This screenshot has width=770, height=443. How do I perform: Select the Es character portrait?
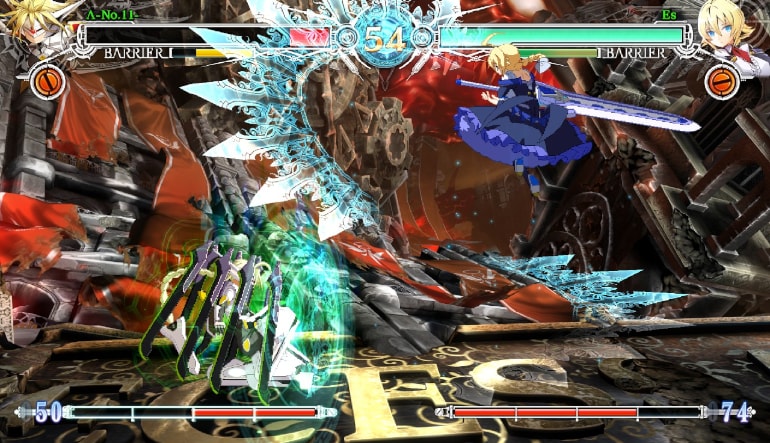click(x=732, y=30)
